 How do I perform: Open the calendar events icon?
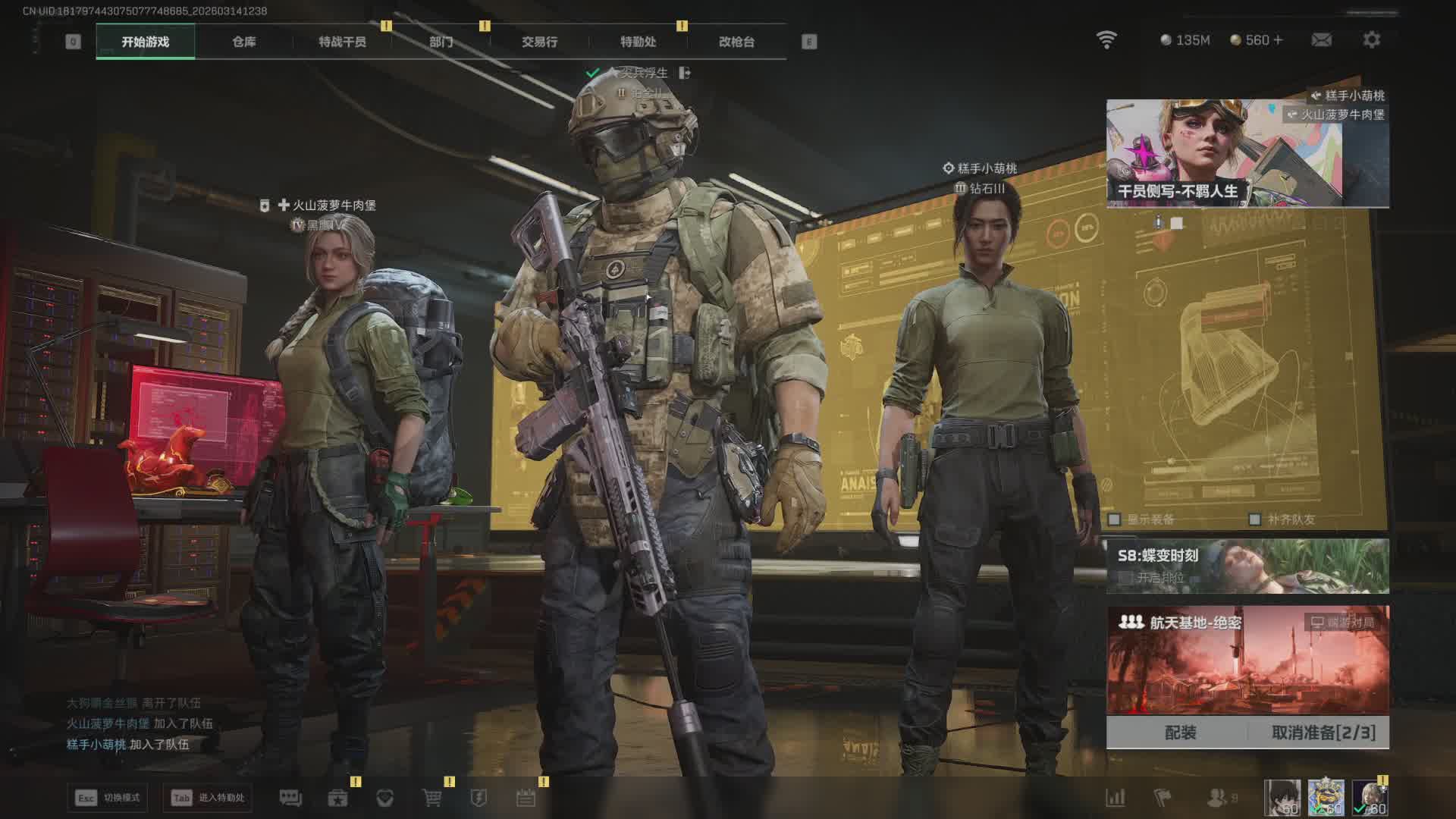(x=526, y=798)
